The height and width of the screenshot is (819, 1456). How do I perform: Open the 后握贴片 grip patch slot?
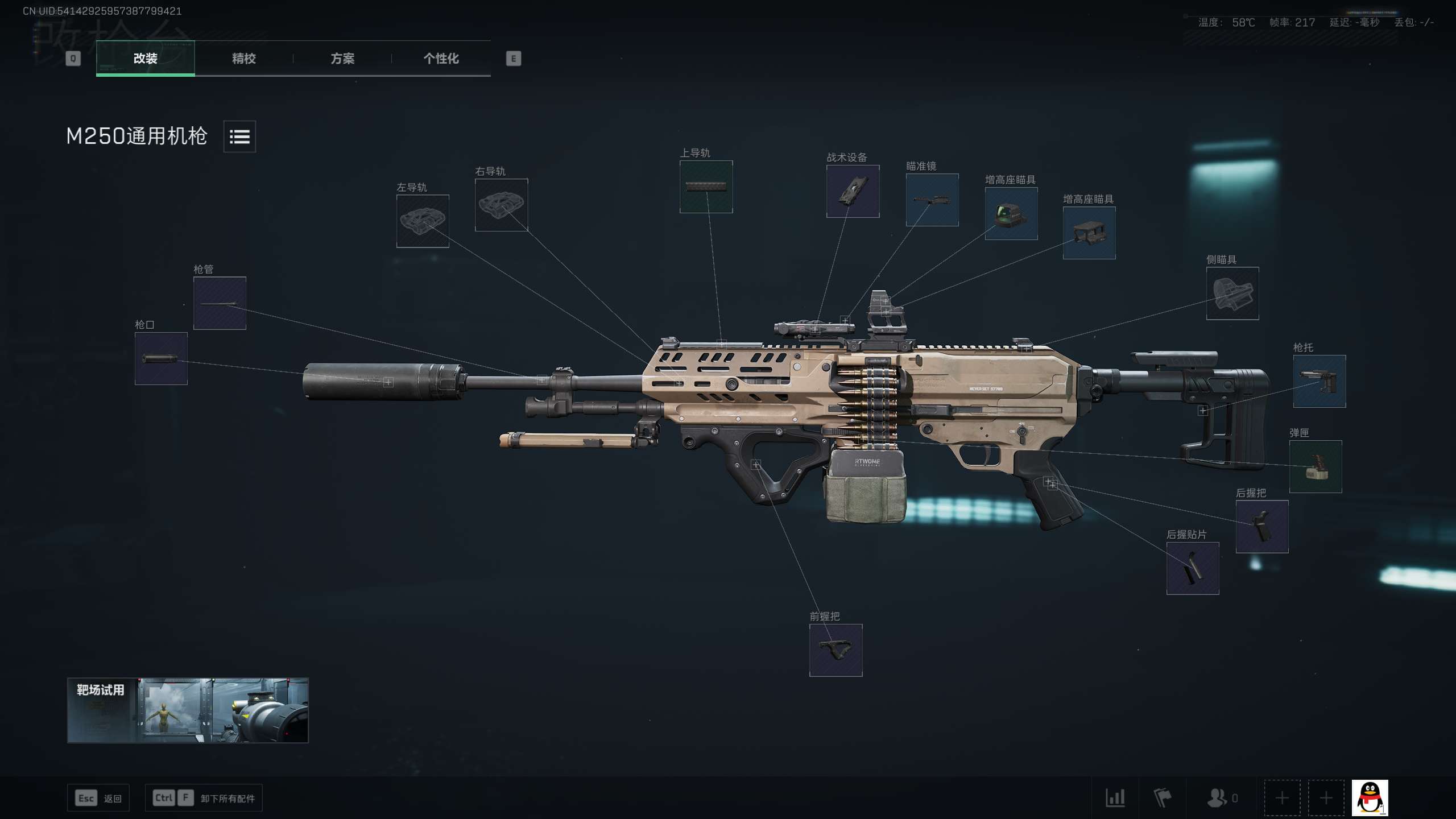click(x=1192, y=568)
